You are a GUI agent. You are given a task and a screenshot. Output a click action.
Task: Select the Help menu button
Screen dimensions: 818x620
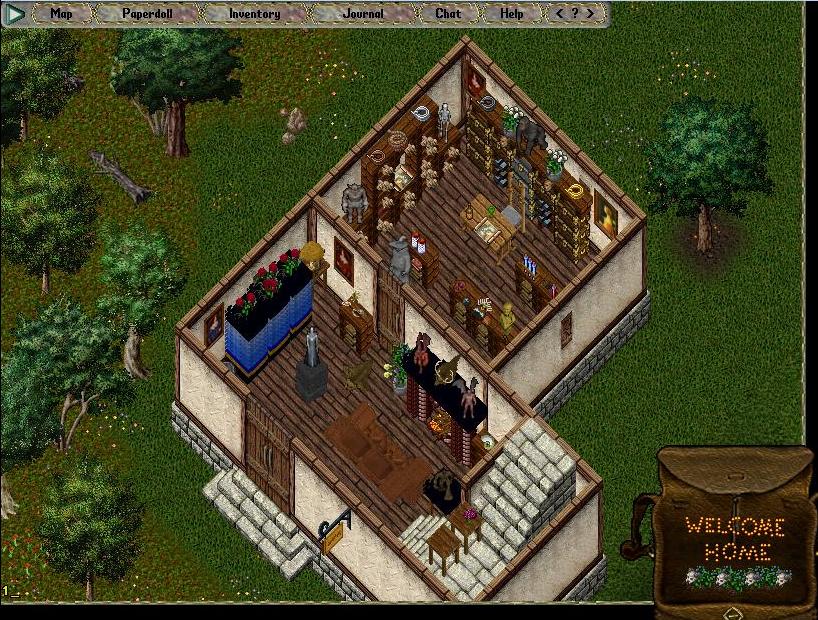[511, 14]
